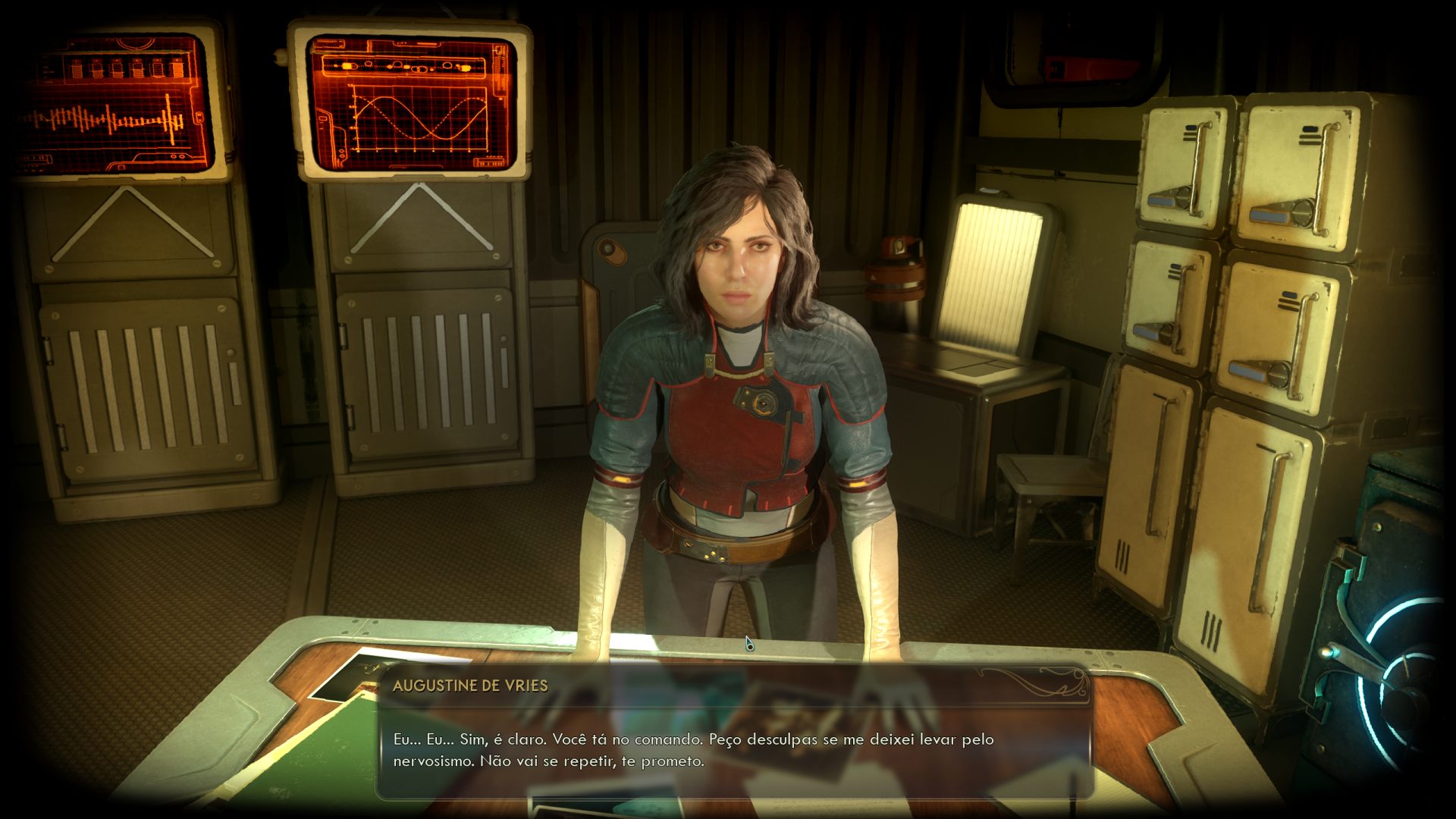This screenshot has height=819, width=1456.
Task: Select the AUGUSTINE DE VRIES nameplate
Action: (x=470, y=686)
